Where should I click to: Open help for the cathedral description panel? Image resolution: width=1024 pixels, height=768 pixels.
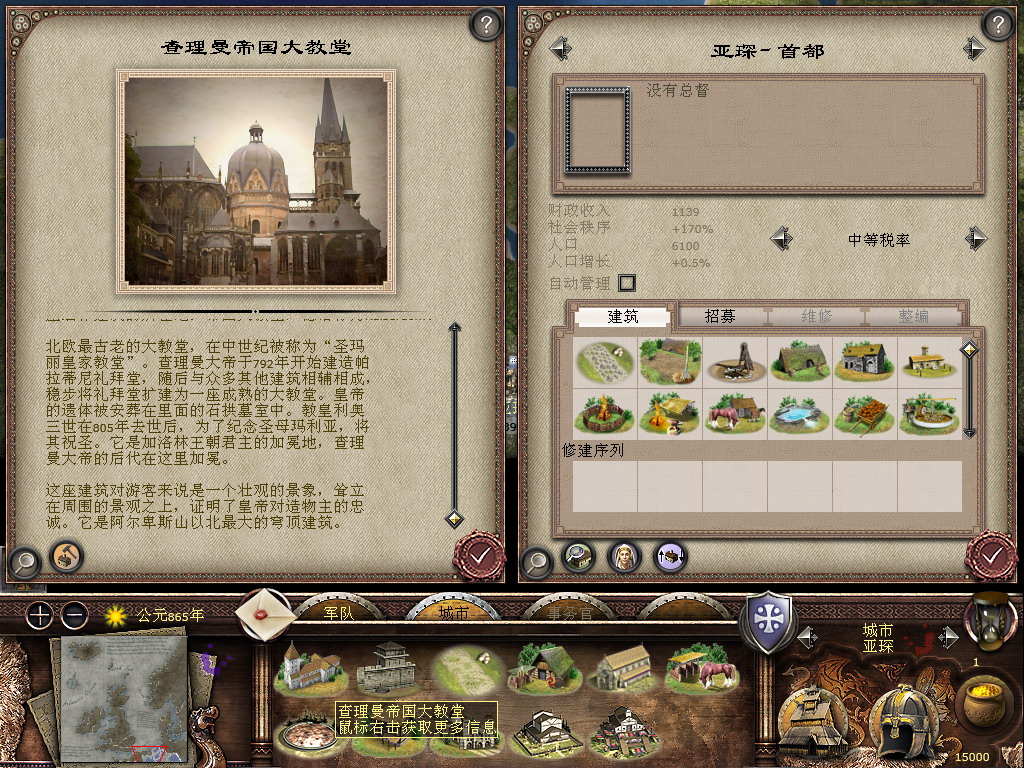[485, 25]
